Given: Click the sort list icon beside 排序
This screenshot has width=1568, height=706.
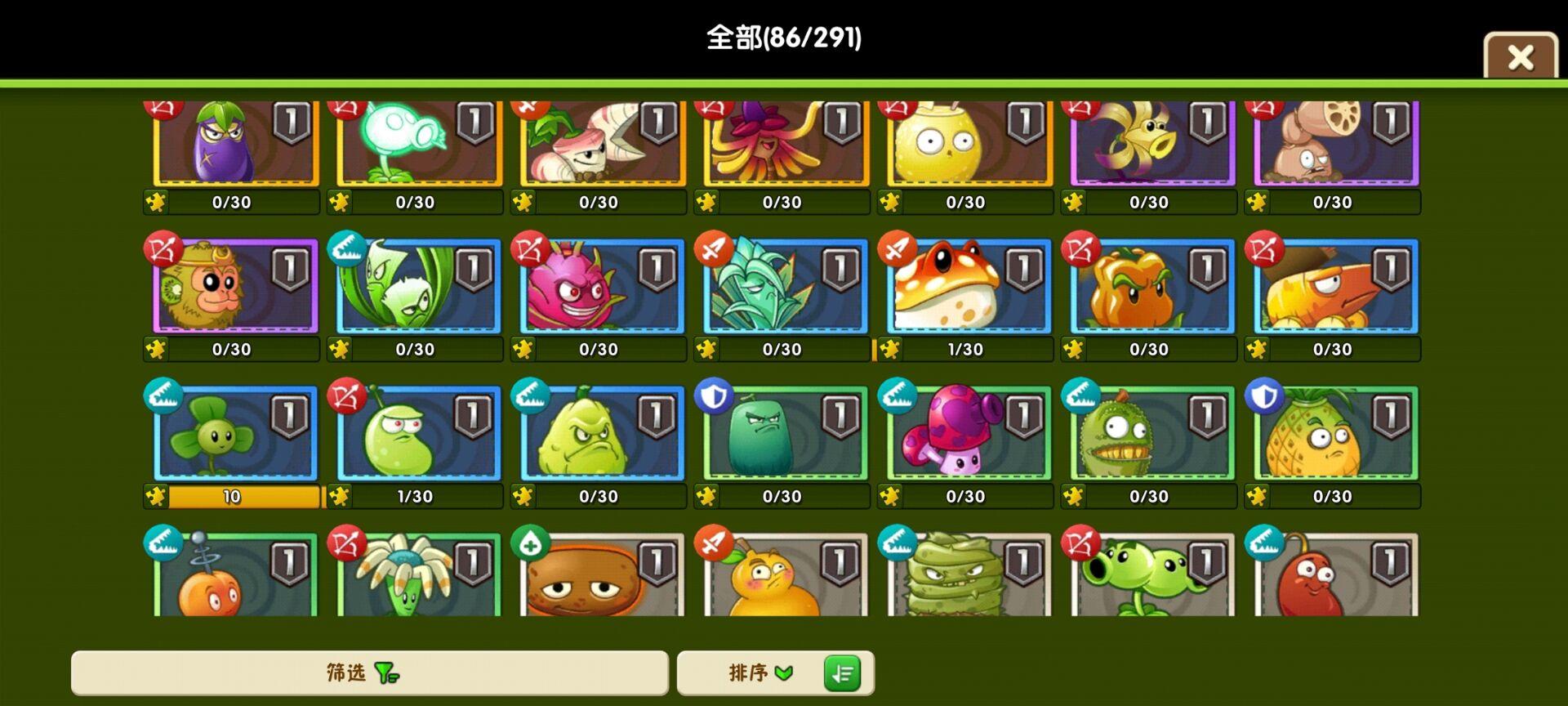Looking at the screenshot, I should (x=843, y=672).
